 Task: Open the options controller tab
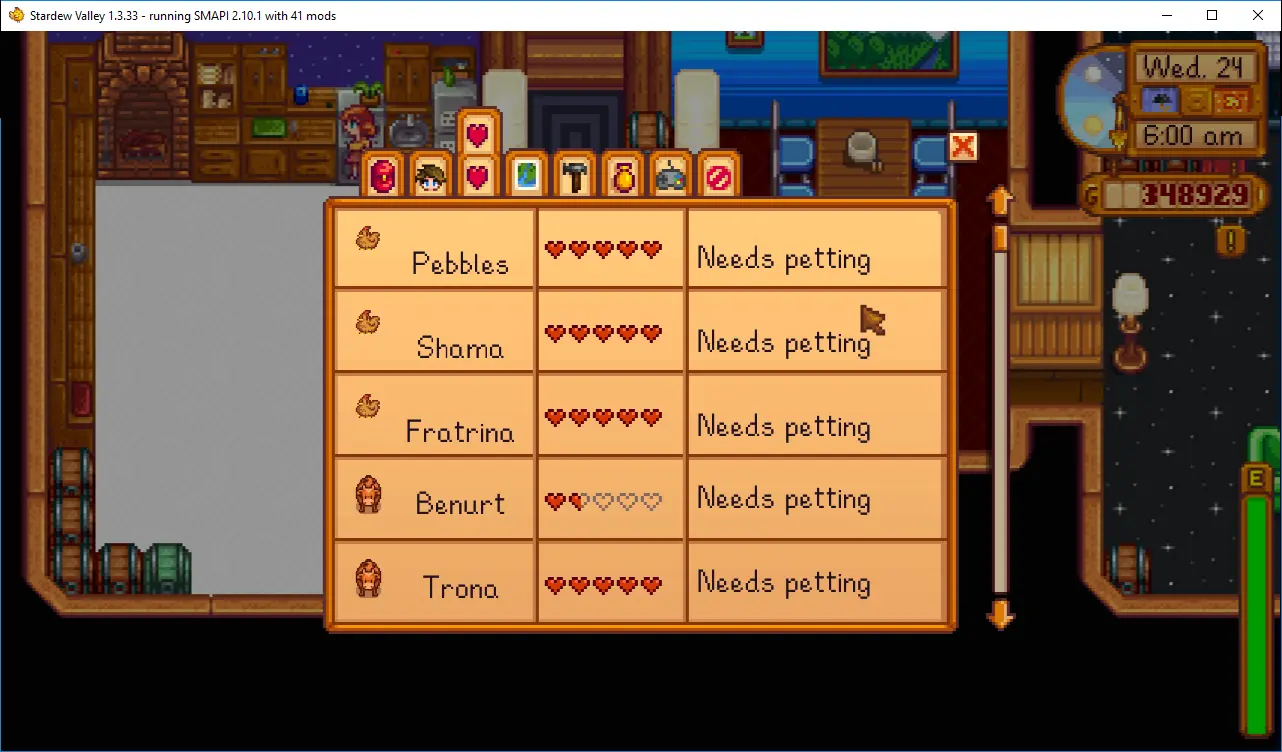pos(670,177)
